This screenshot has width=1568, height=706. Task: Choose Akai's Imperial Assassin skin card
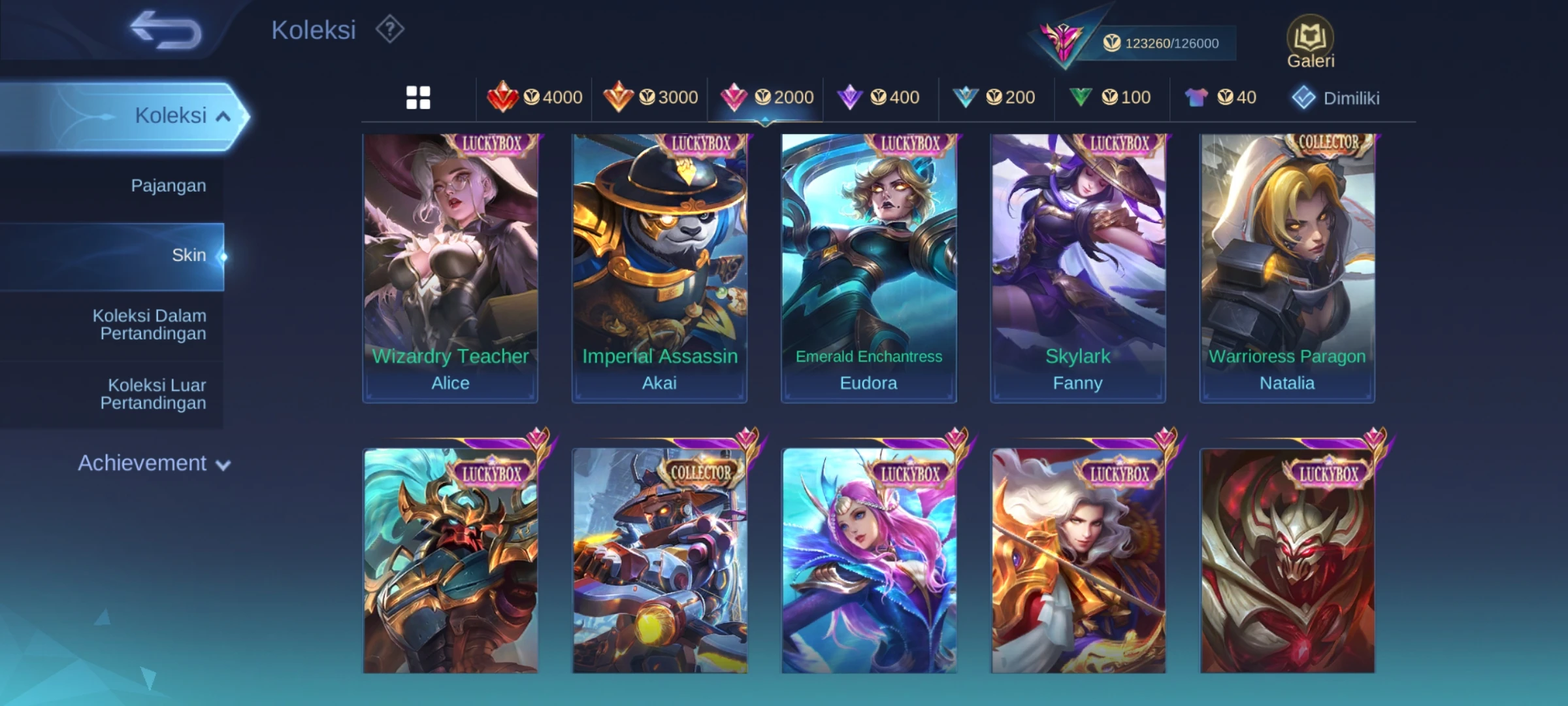pyautogui.click(x=659, y=268)
